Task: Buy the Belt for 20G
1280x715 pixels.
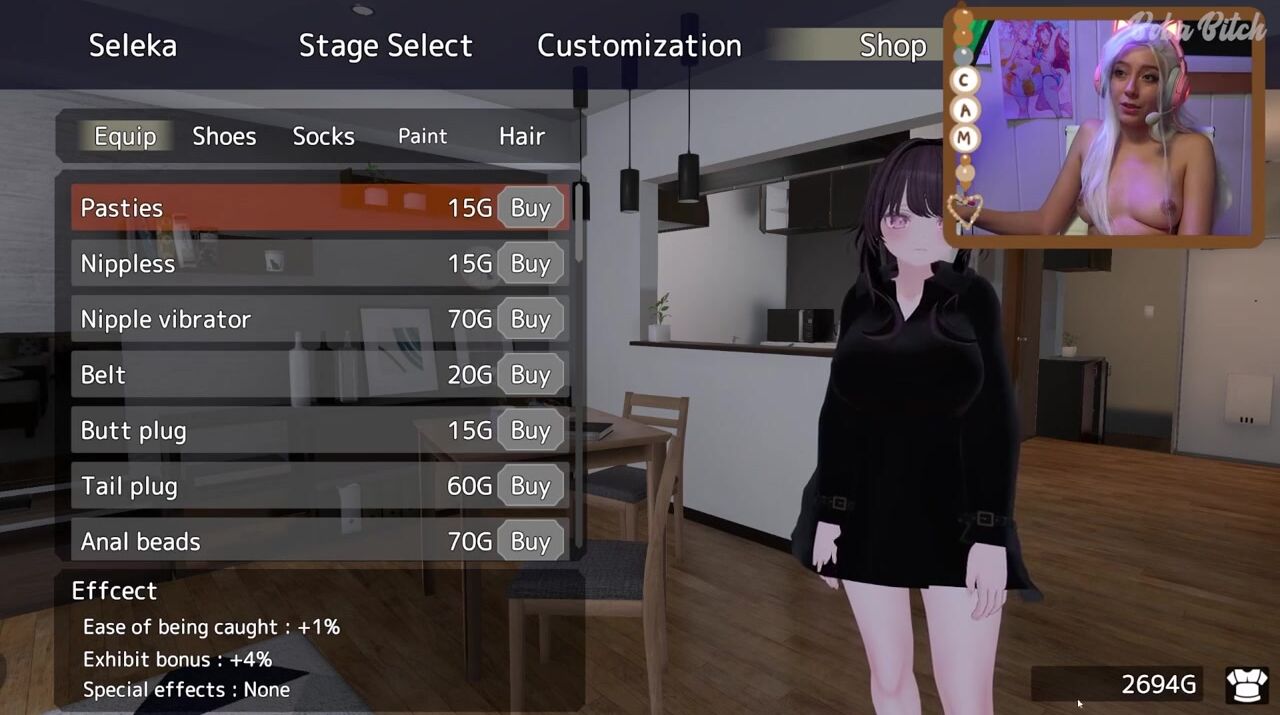Action: [x=530, y=375]
